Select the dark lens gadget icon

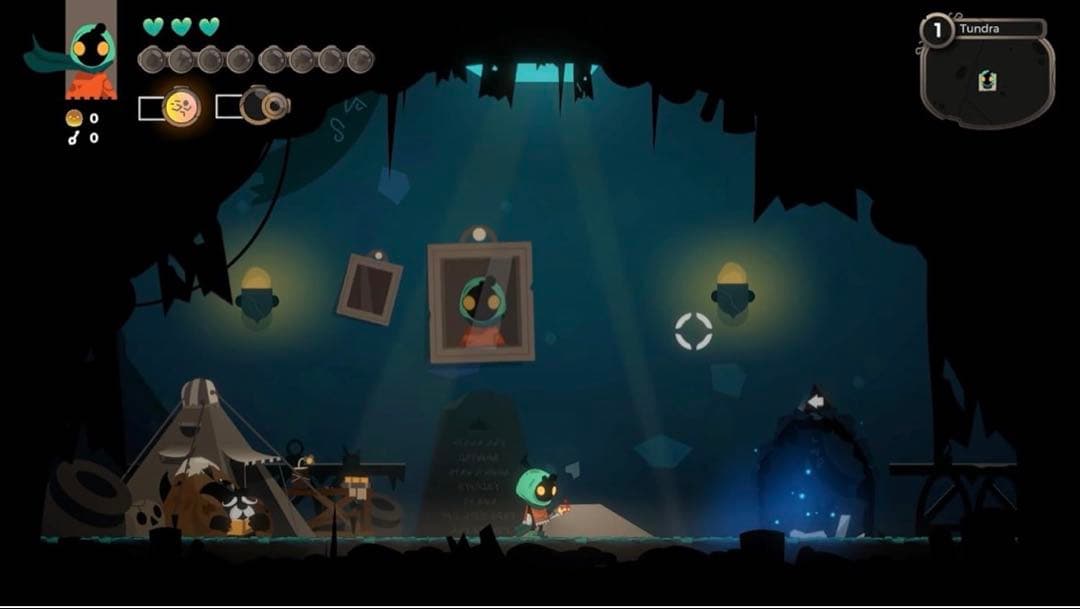(x=263, y=104)
